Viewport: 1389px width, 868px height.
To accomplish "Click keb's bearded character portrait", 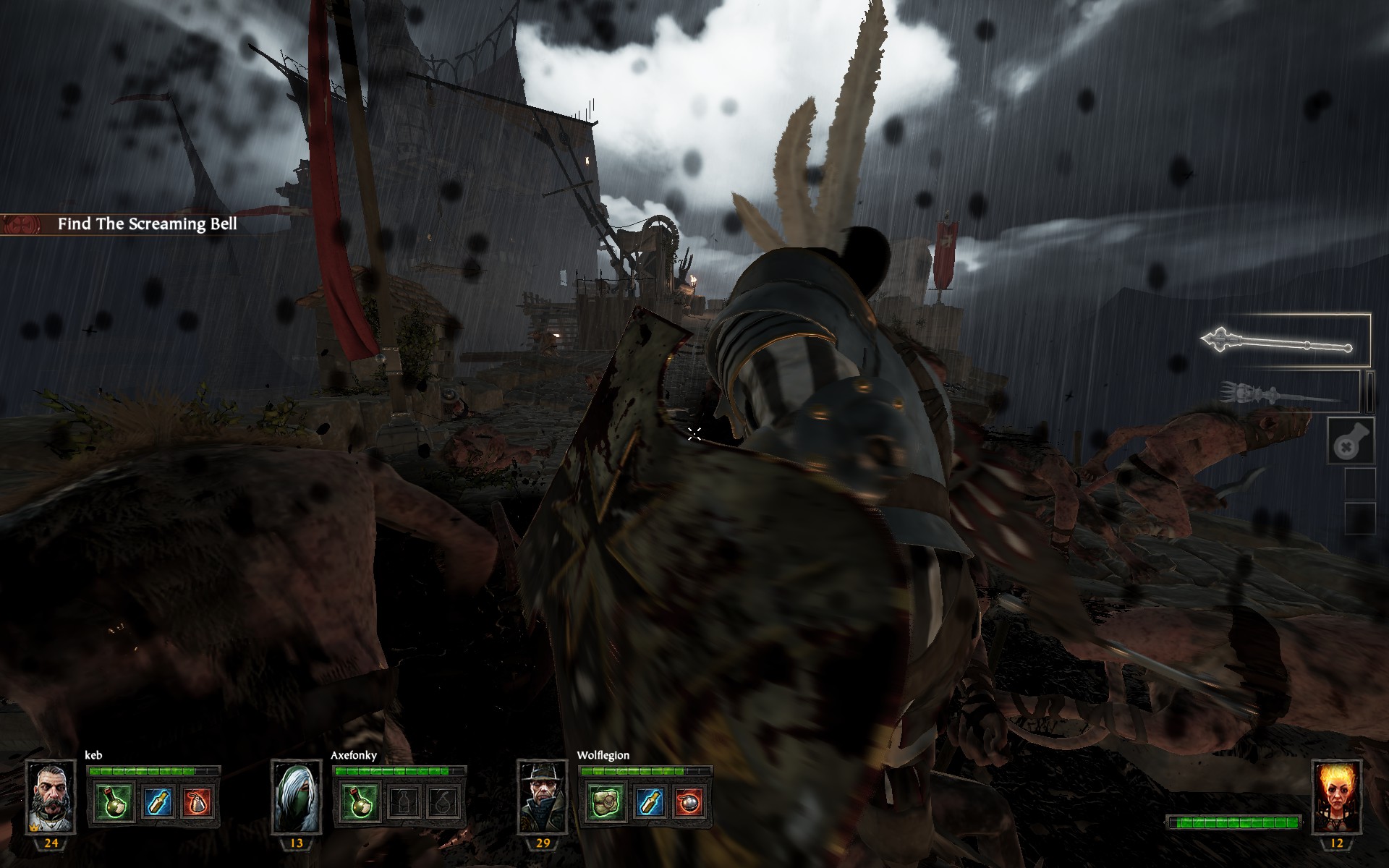I will point(51,797).
